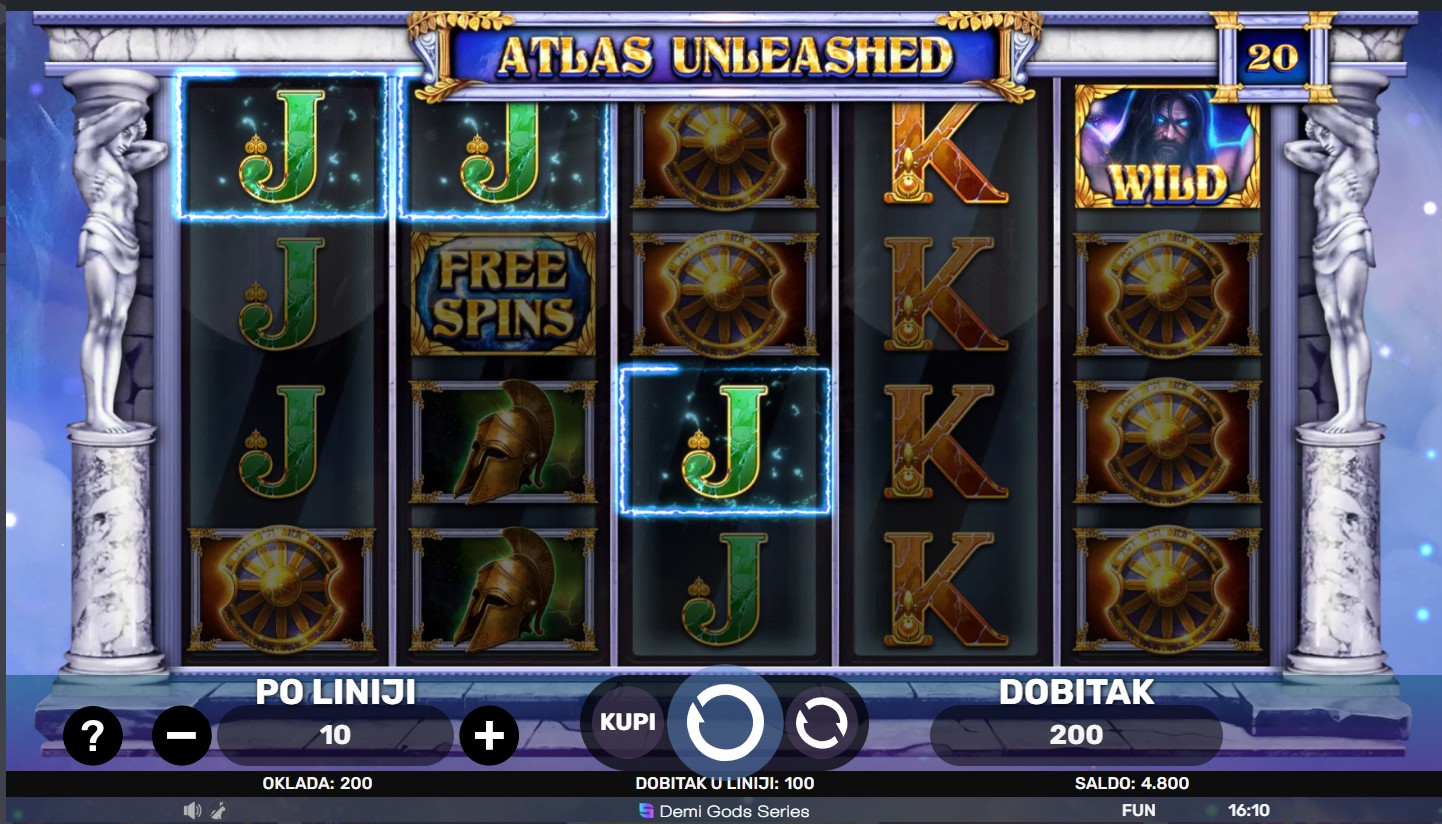Decrease bet per line with minus button
The width and height of the screenshot is (1442, 824).
(182, 737)
